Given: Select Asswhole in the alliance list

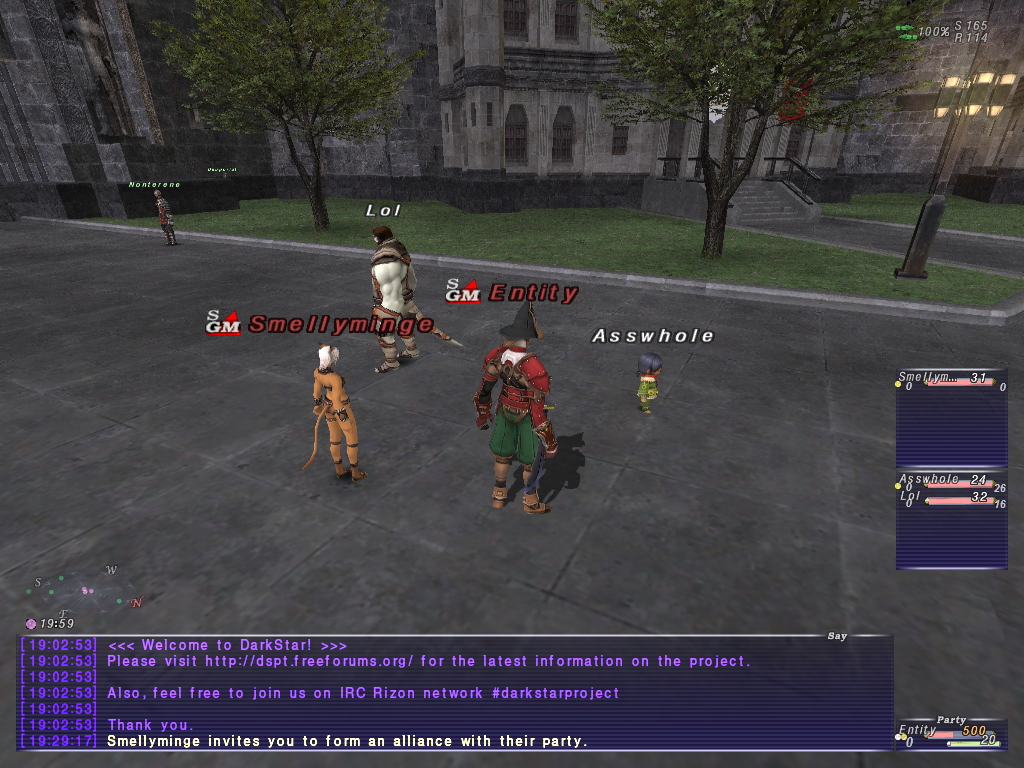Looking at the screenshot, I should [929, 480].
